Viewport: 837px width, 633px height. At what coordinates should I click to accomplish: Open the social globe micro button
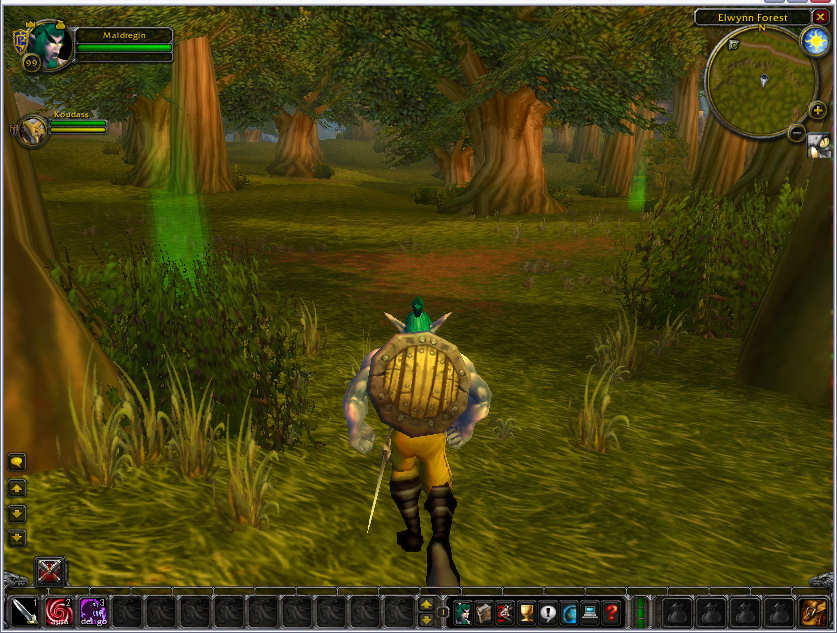coord(569,612)
